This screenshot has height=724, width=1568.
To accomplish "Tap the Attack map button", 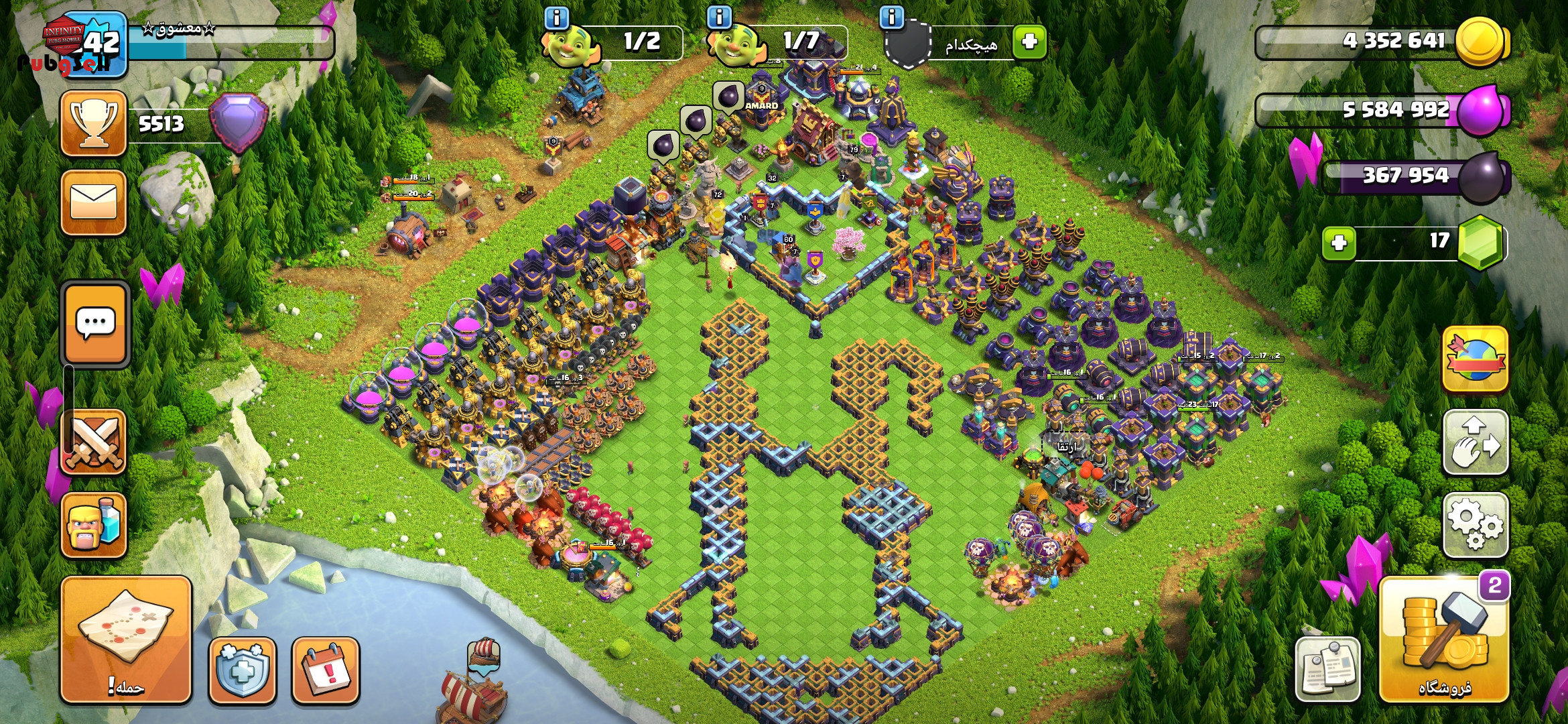I will 126,639.
